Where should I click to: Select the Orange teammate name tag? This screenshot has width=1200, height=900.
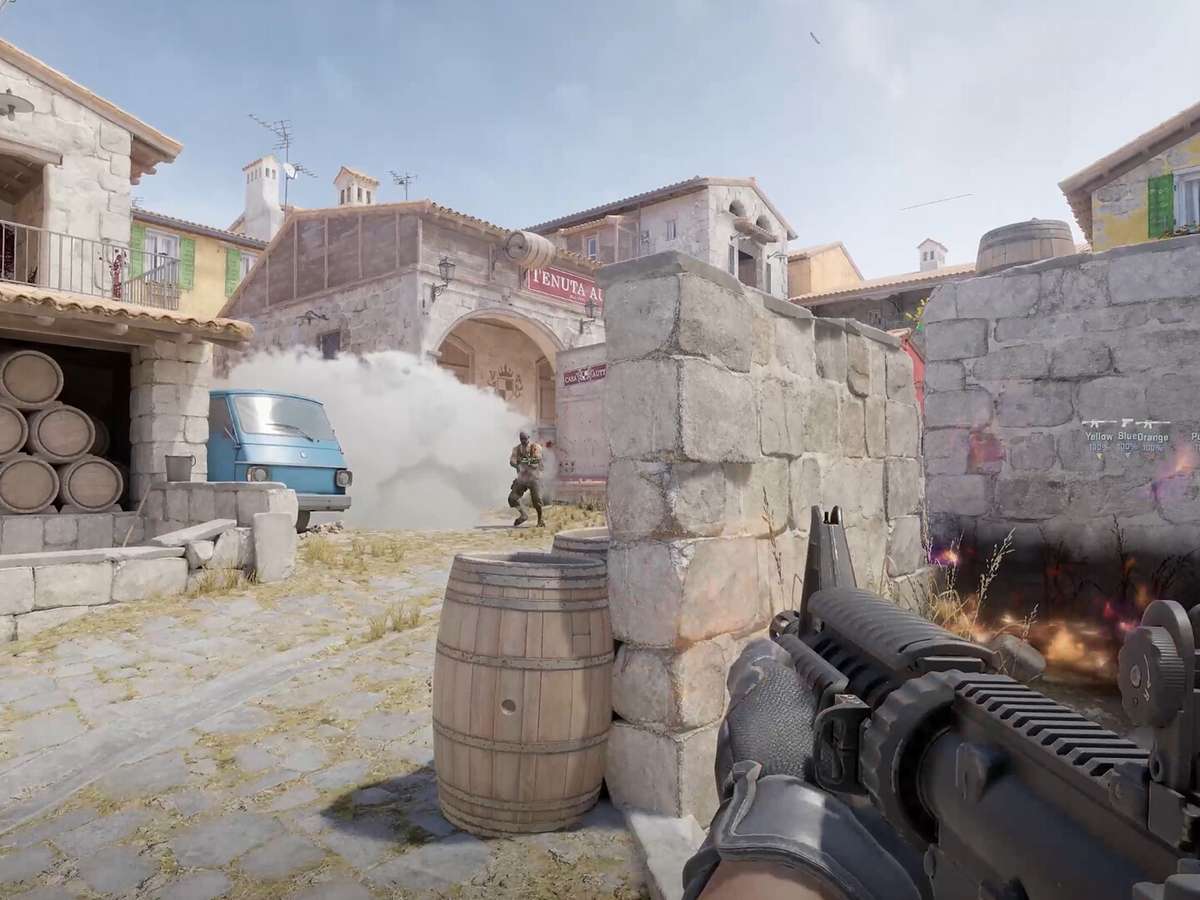click(1153, 437)
